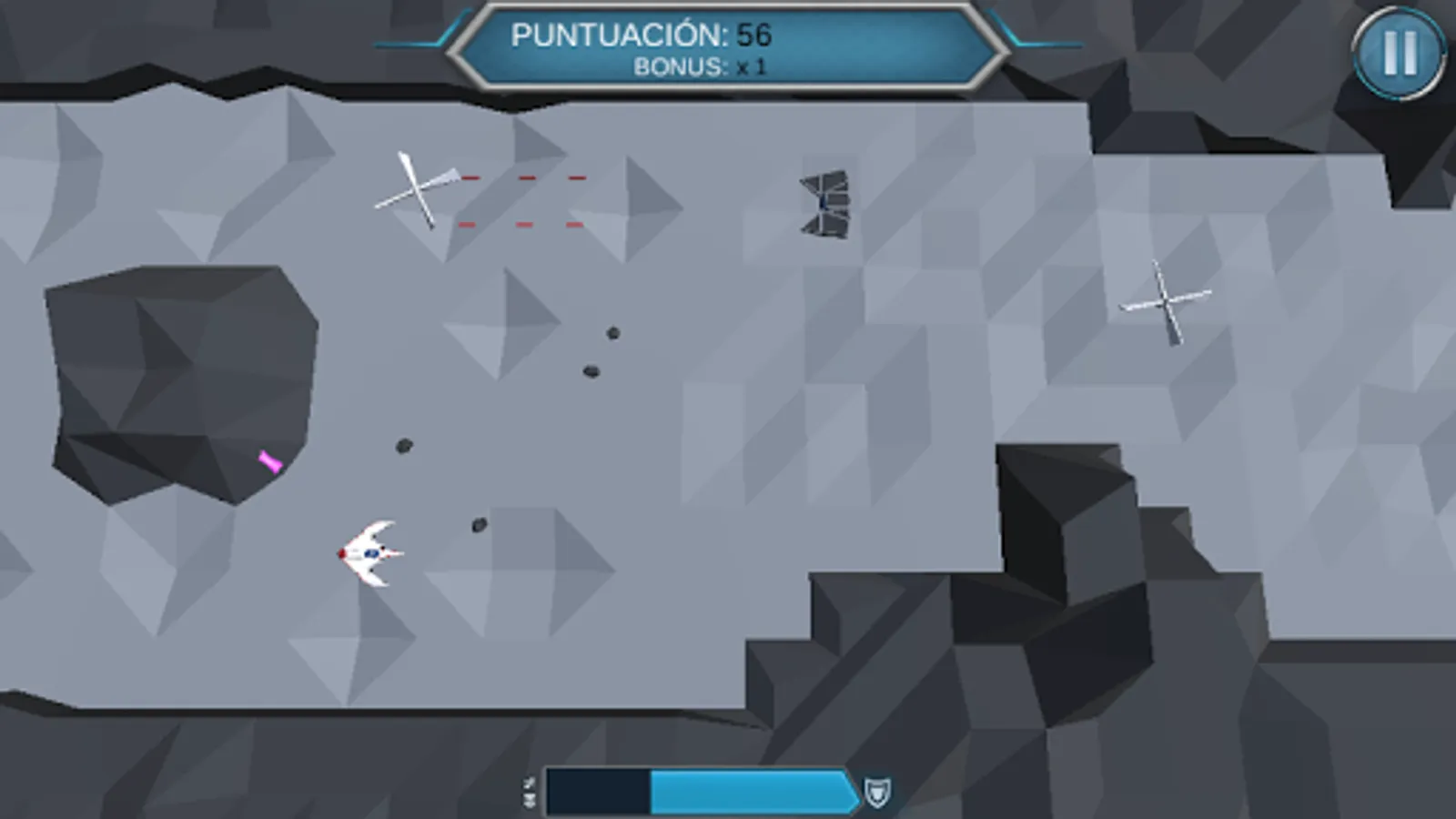Click the shield icon beside the health bar
The width and height of the screenshot is (1456, 819).
point(875,793)
